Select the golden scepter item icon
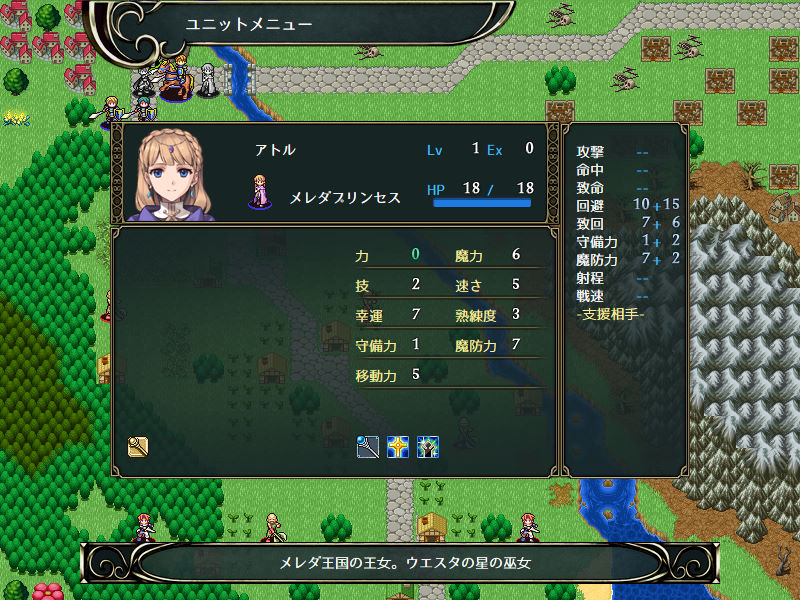The width and height of the screenshot is (800, 600). pos(138,446)
